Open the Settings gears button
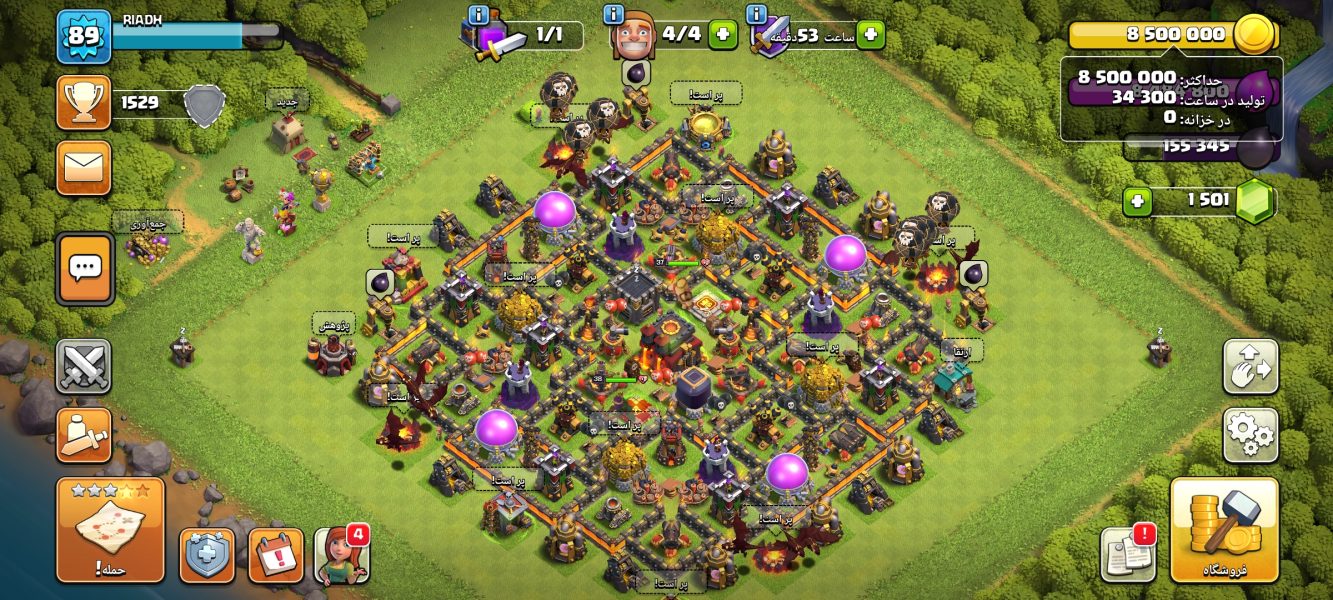 pyautogui.click(x=1250, y=435)
